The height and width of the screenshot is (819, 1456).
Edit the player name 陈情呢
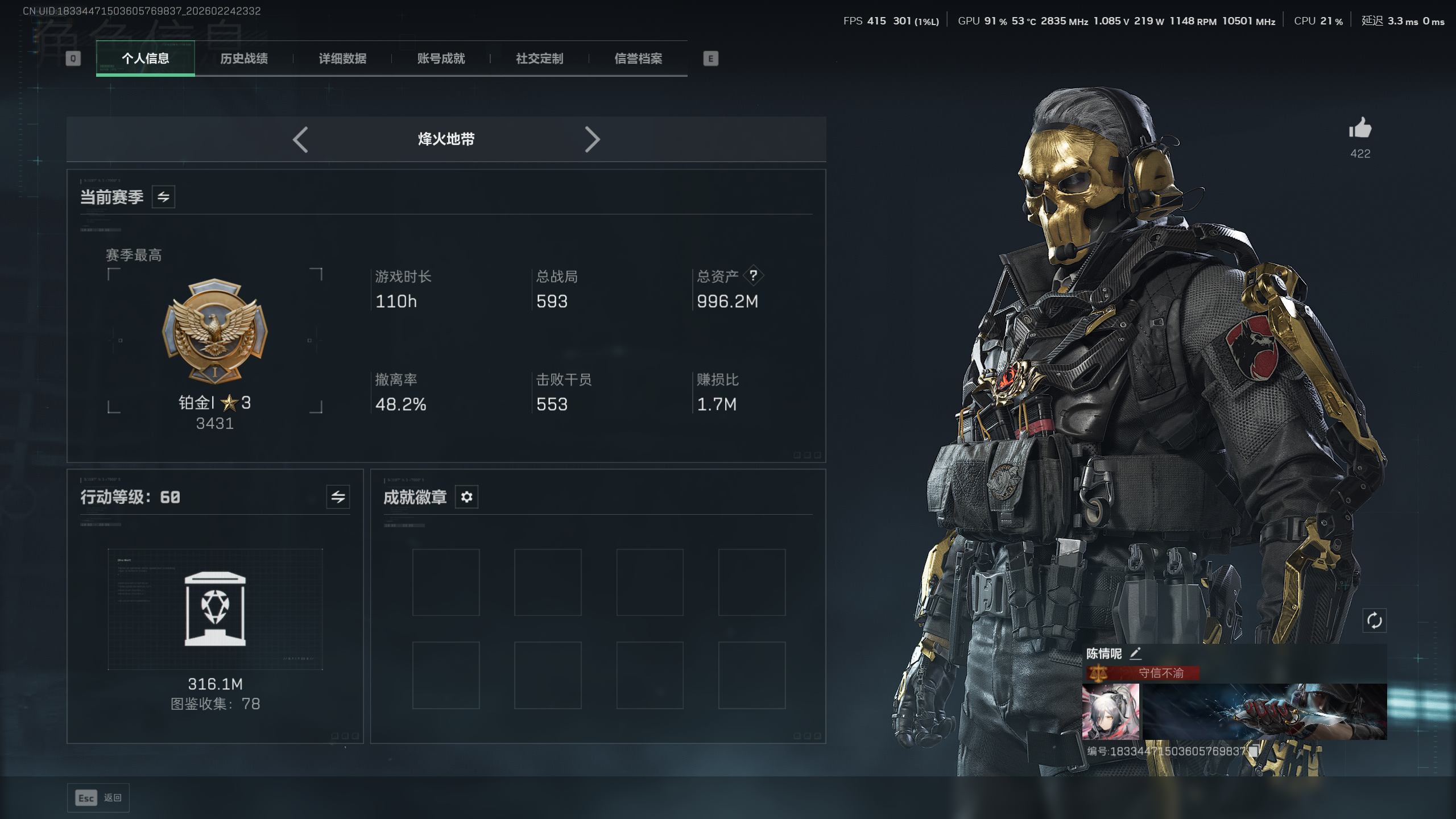[x=1136, y=653]
